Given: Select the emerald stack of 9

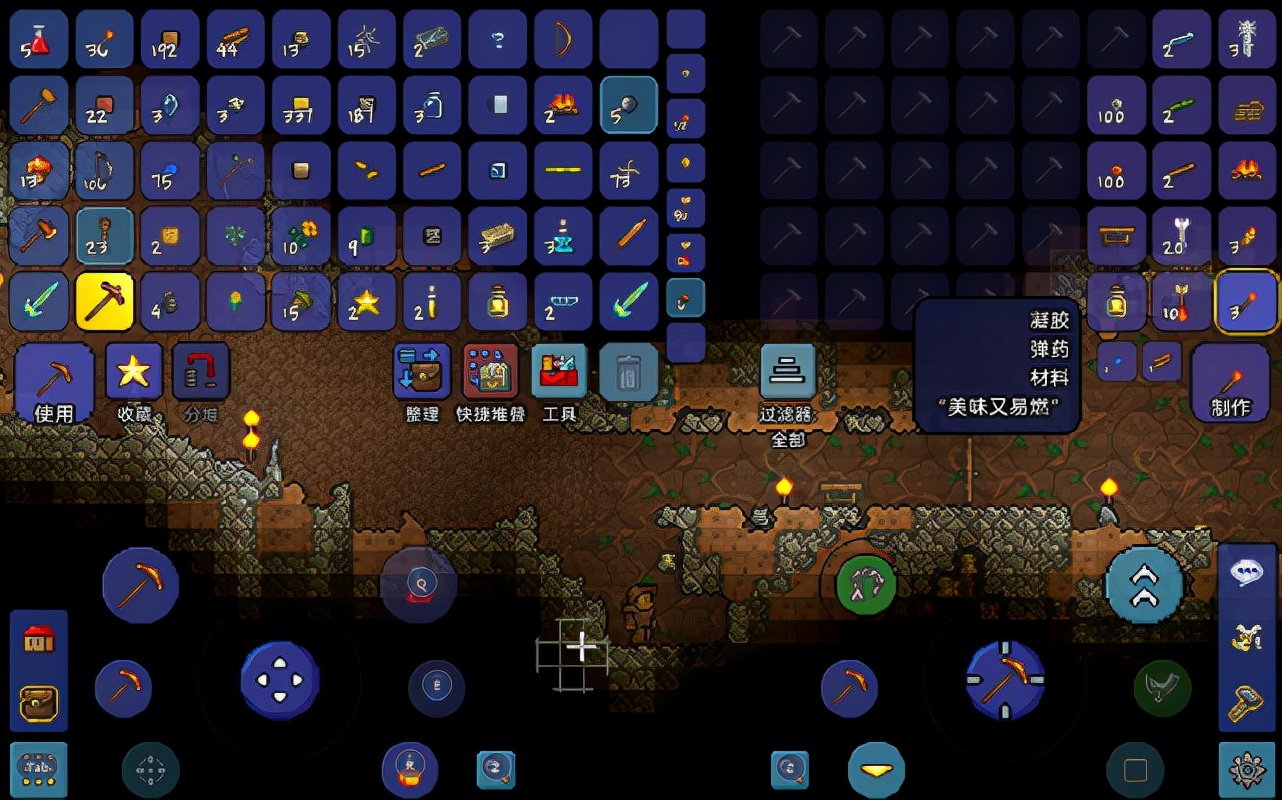Looking at the screenshot, I should tap(367, 236).
